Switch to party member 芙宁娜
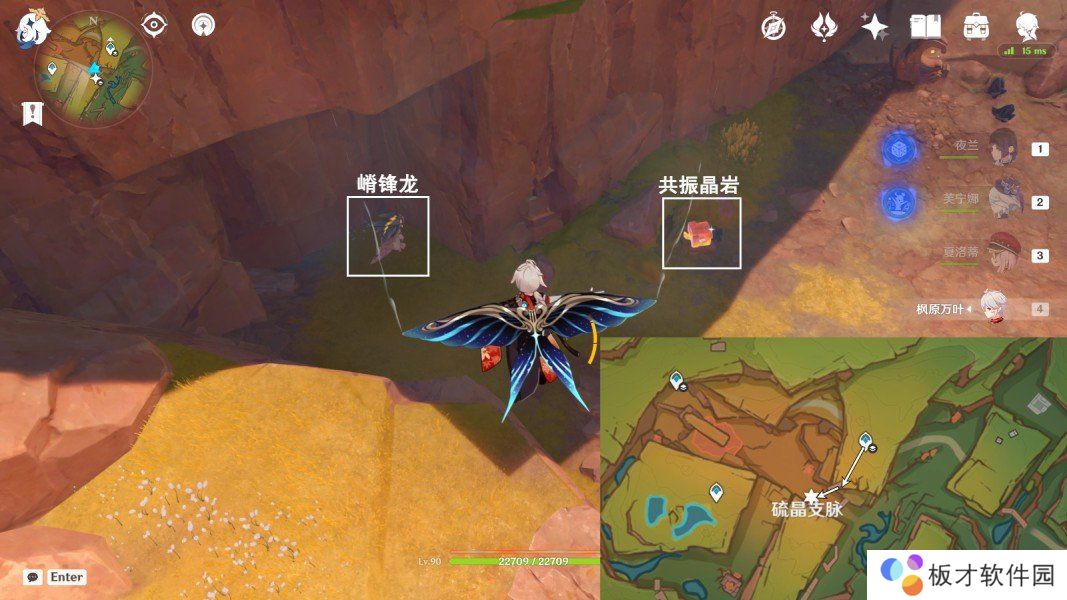 (1001, 201)
